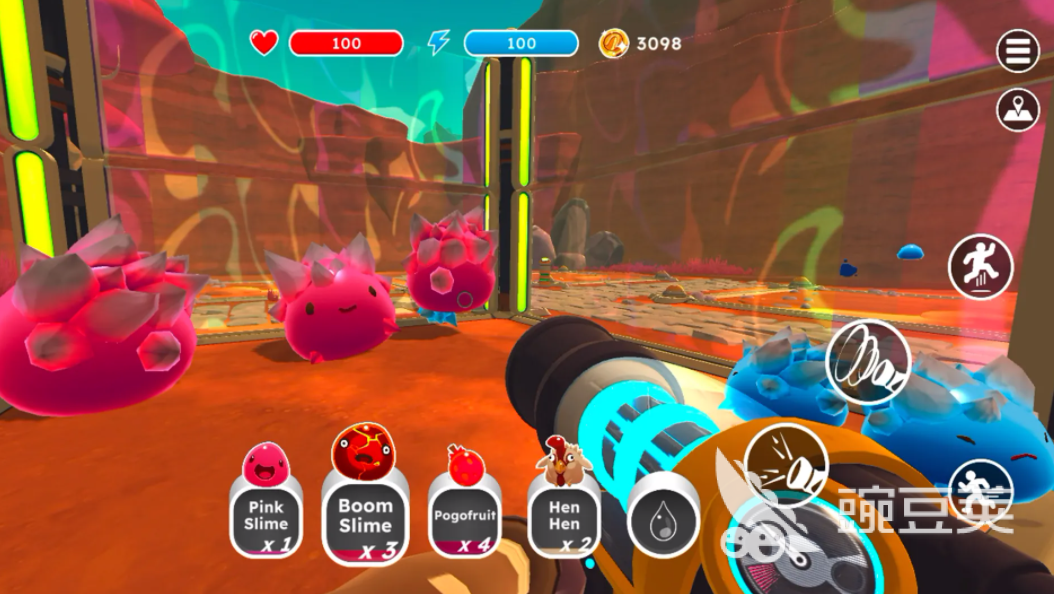Tap the sprint running button
The image size is (1054, 594).
pos(980,492)
